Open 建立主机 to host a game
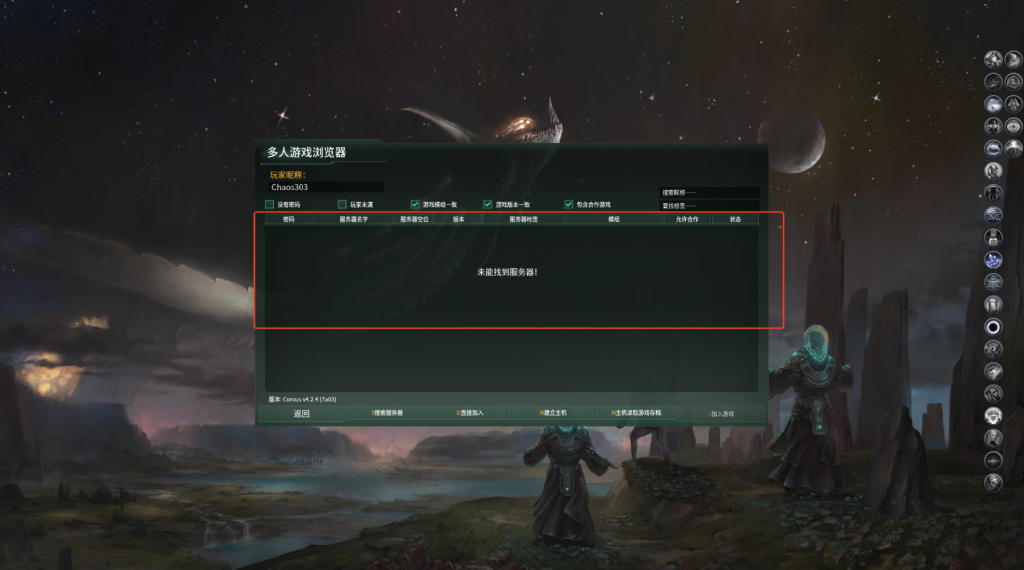The height and width of the screenshot is (570, 1024). [x=553, y=413]
